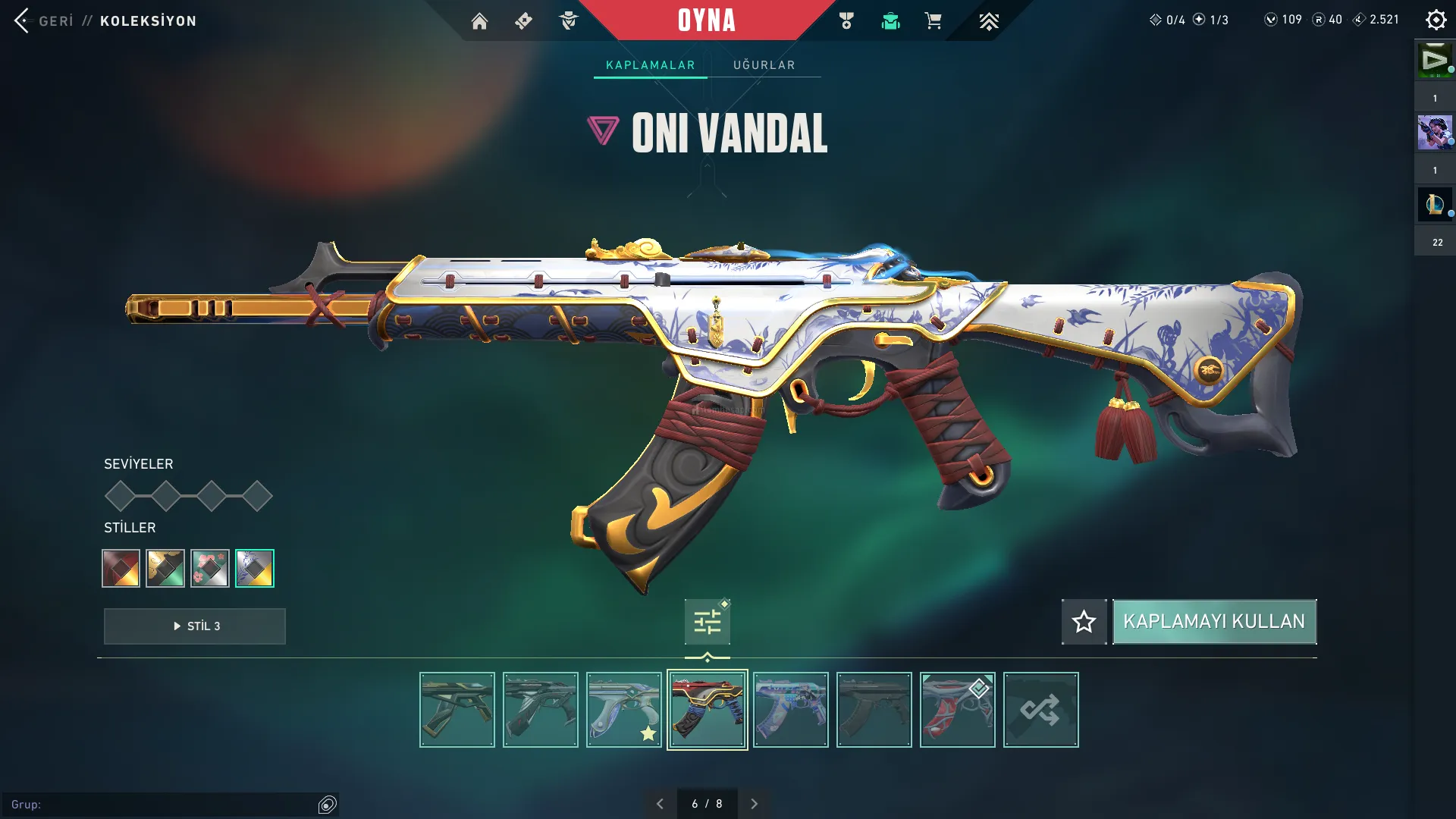Viewport: 1456px width, 819px height.
Task: Choose the red and gold style swatch
Action: pyautogui.click(x=121, y=568)
